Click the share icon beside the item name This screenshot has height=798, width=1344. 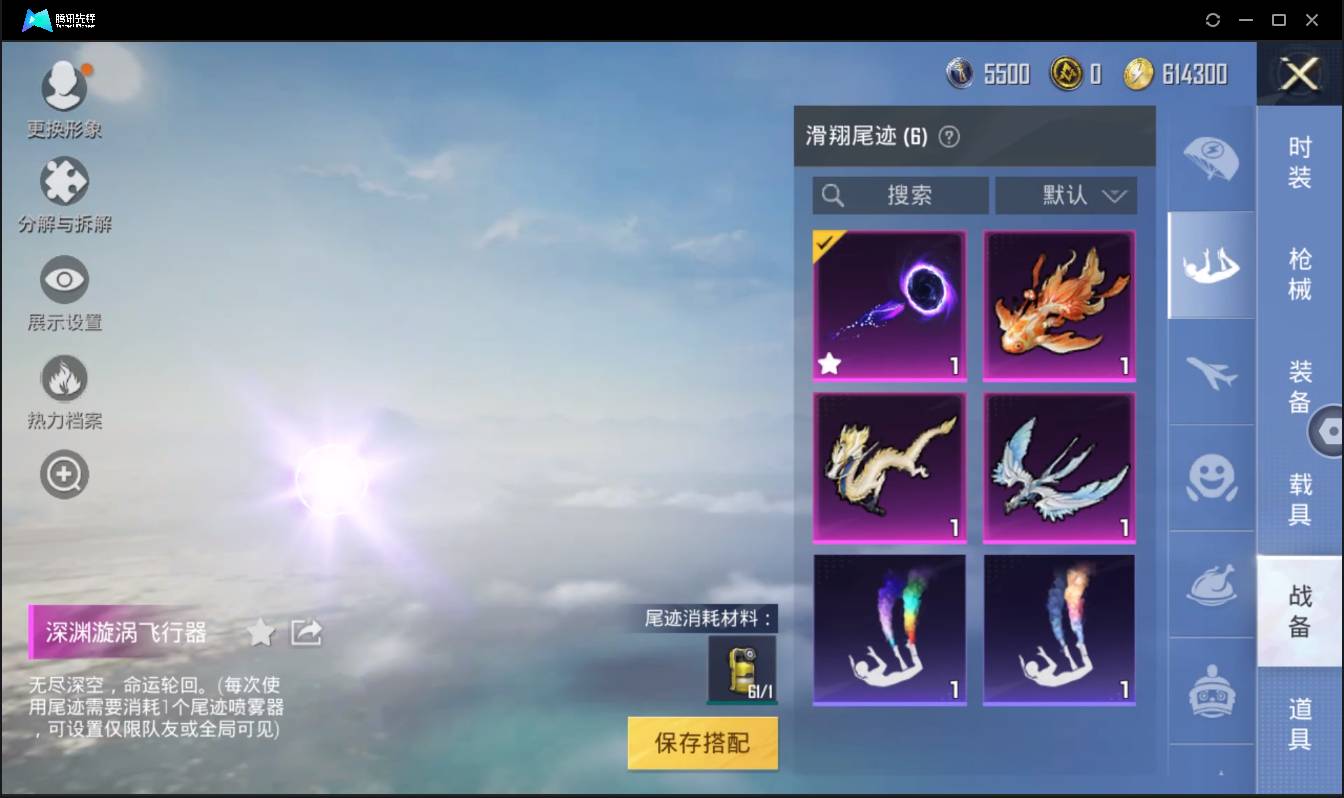(x=307, y=632)
